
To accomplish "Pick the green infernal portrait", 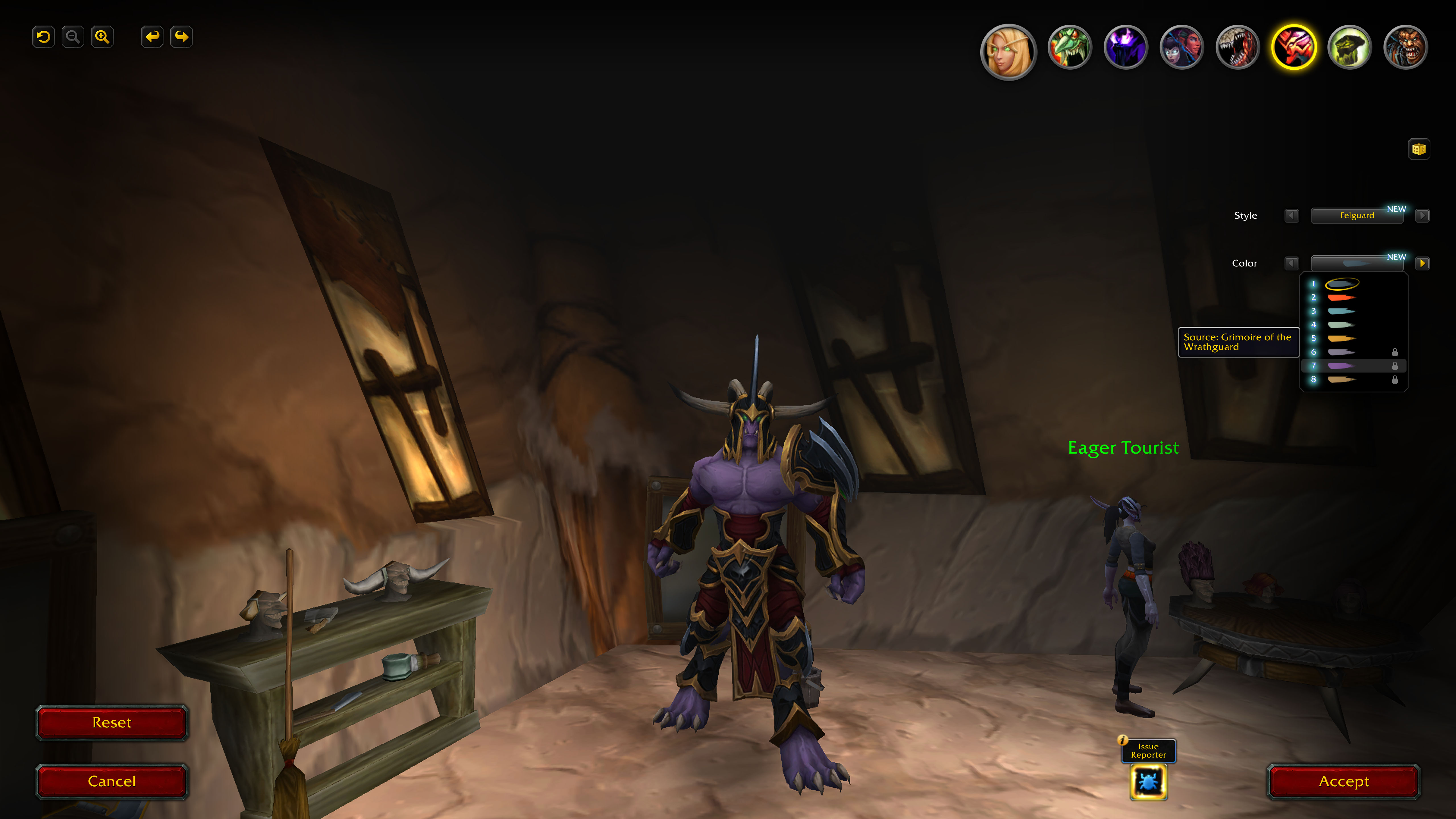I will click(1349, 47).
